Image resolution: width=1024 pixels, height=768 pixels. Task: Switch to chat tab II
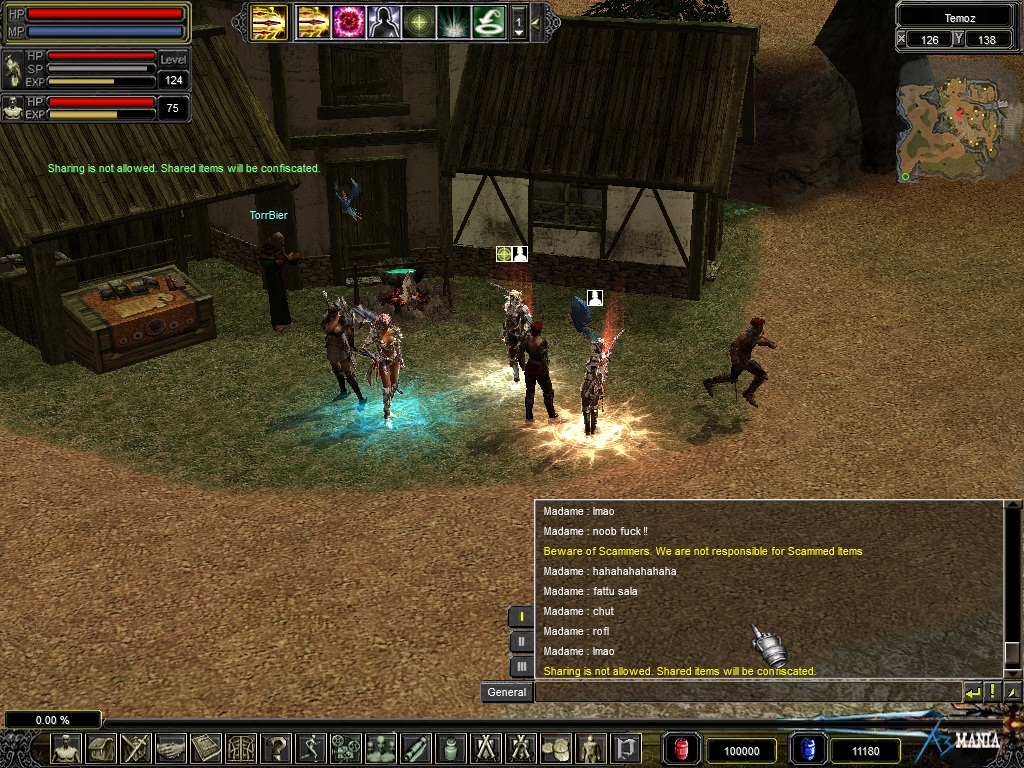521,642
